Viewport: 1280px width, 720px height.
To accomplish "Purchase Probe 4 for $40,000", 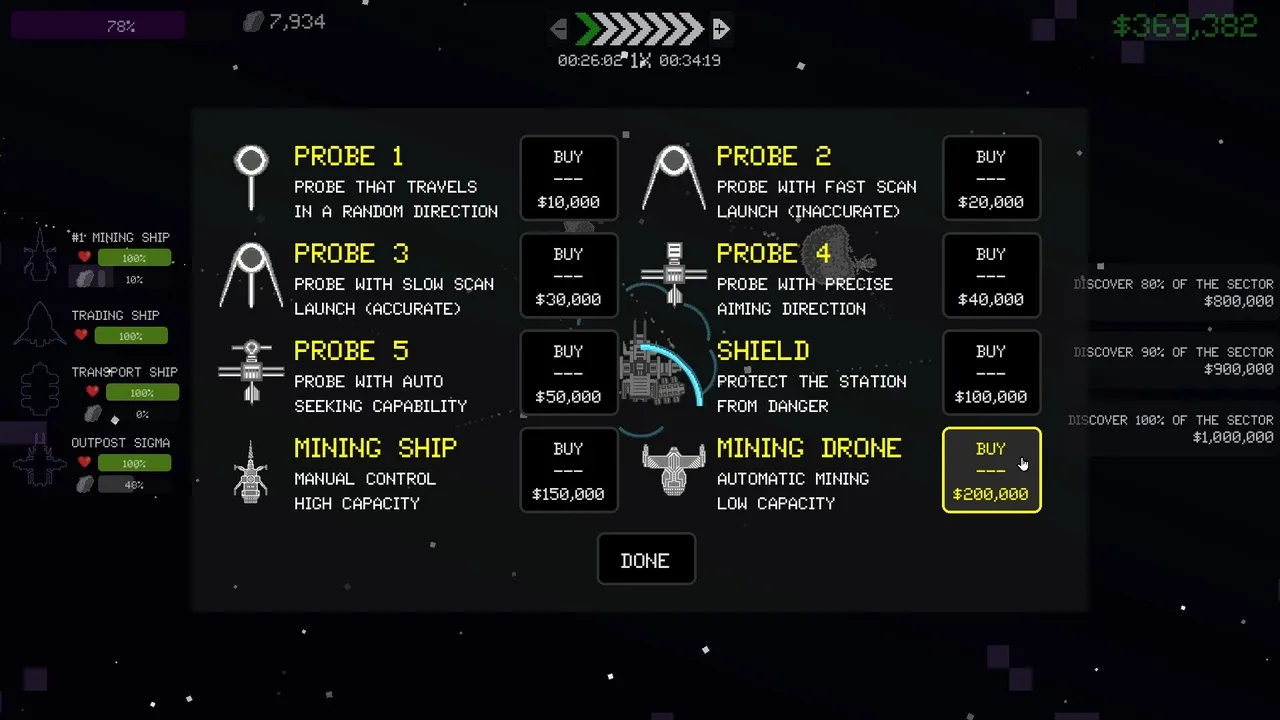I will 991,276.
